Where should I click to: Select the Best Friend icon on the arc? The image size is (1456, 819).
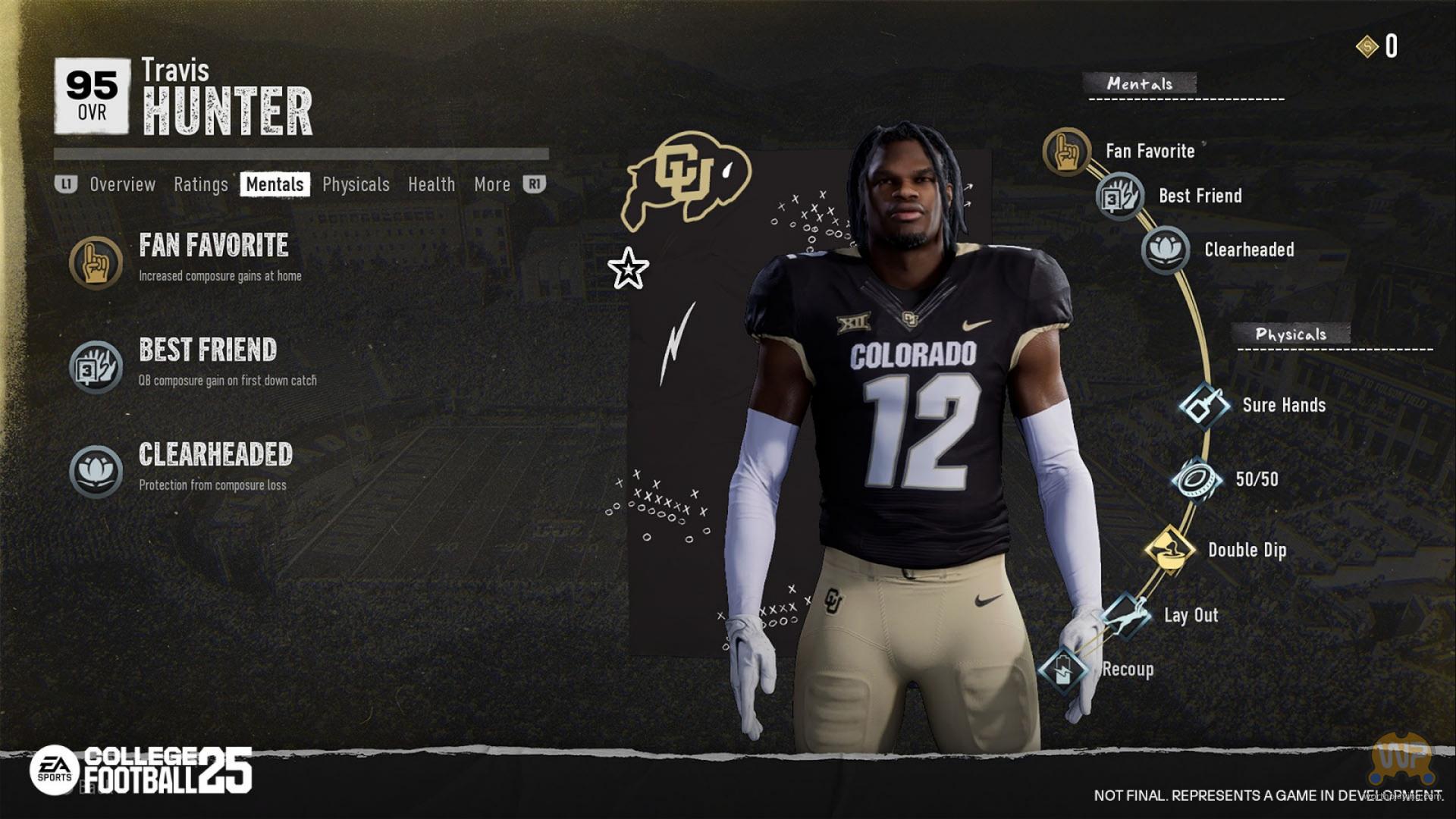coord(1119,196)
